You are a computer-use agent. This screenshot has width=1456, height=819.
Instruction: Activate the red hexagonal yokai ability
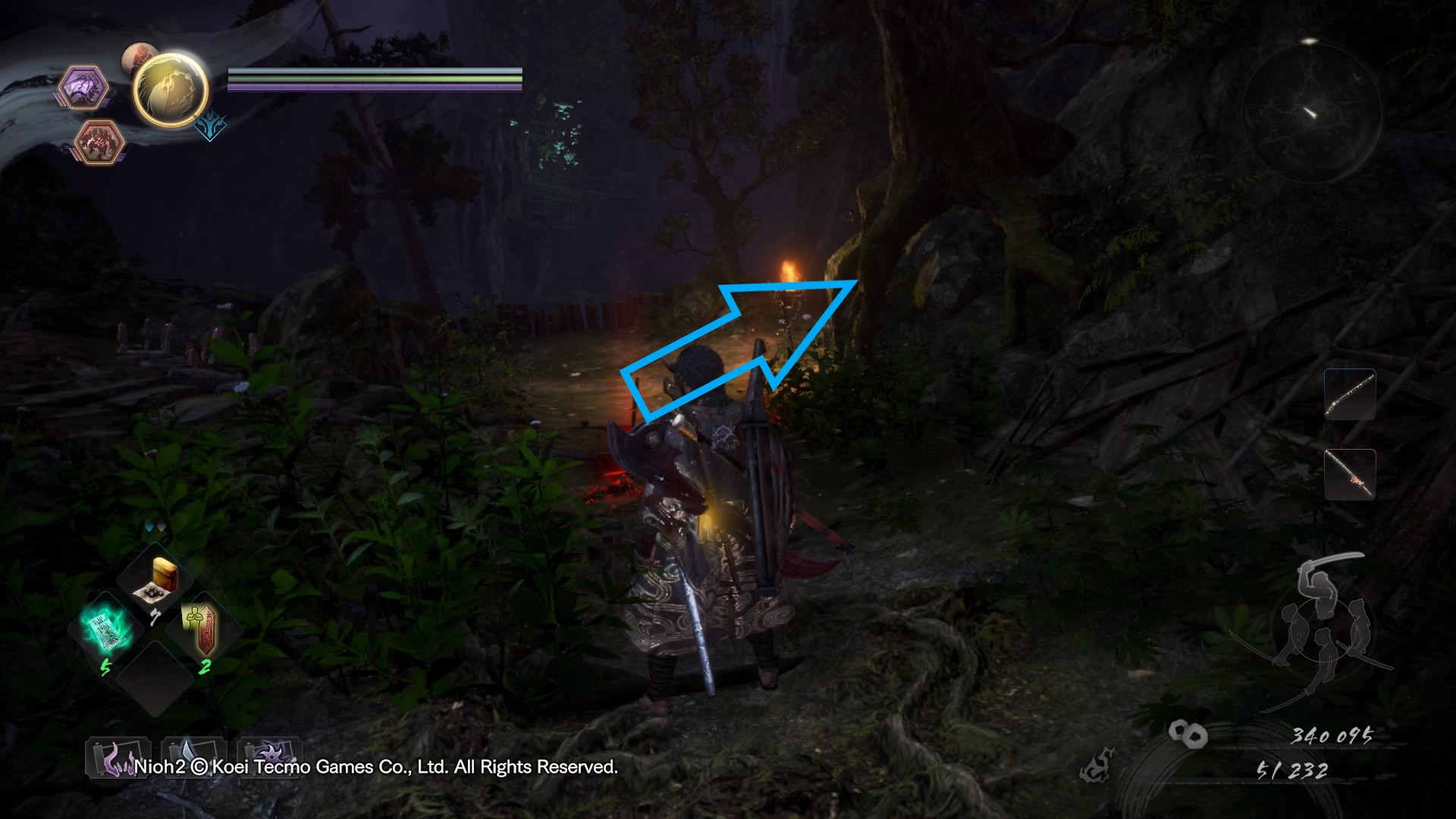(x=99, y=141)
